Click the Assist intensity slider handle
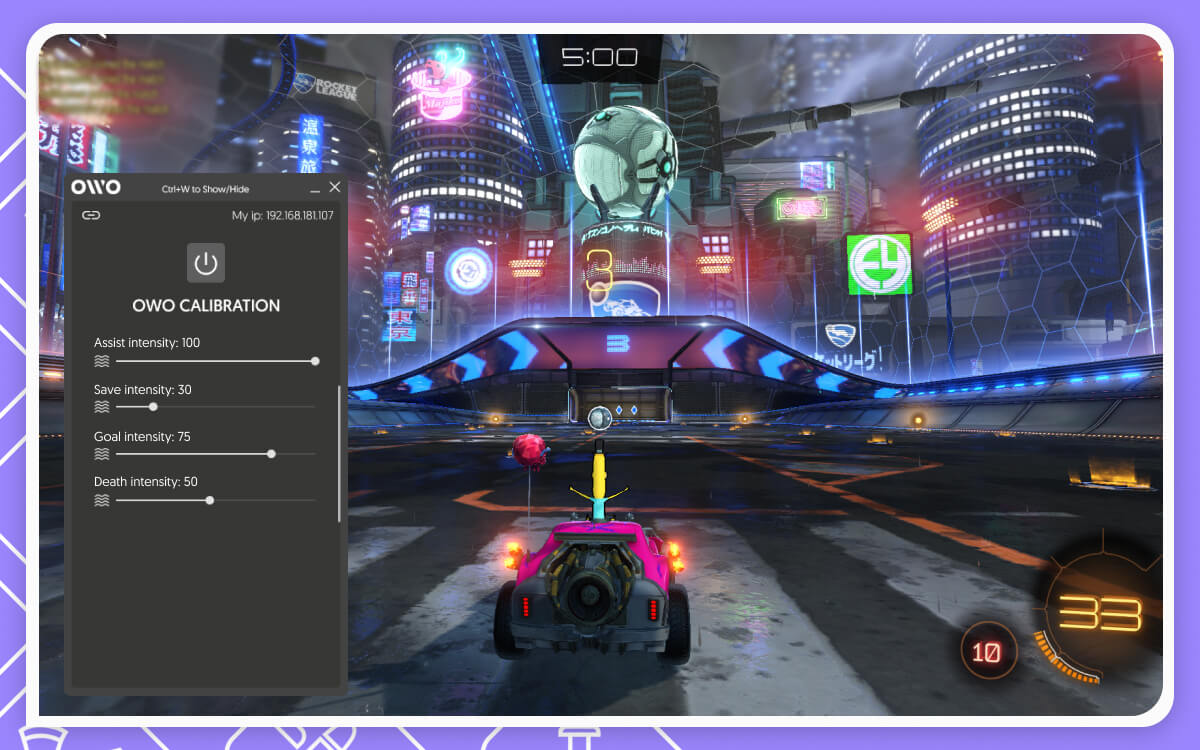The height and width of the screenshot is (750, 1200). coord(315,361)
